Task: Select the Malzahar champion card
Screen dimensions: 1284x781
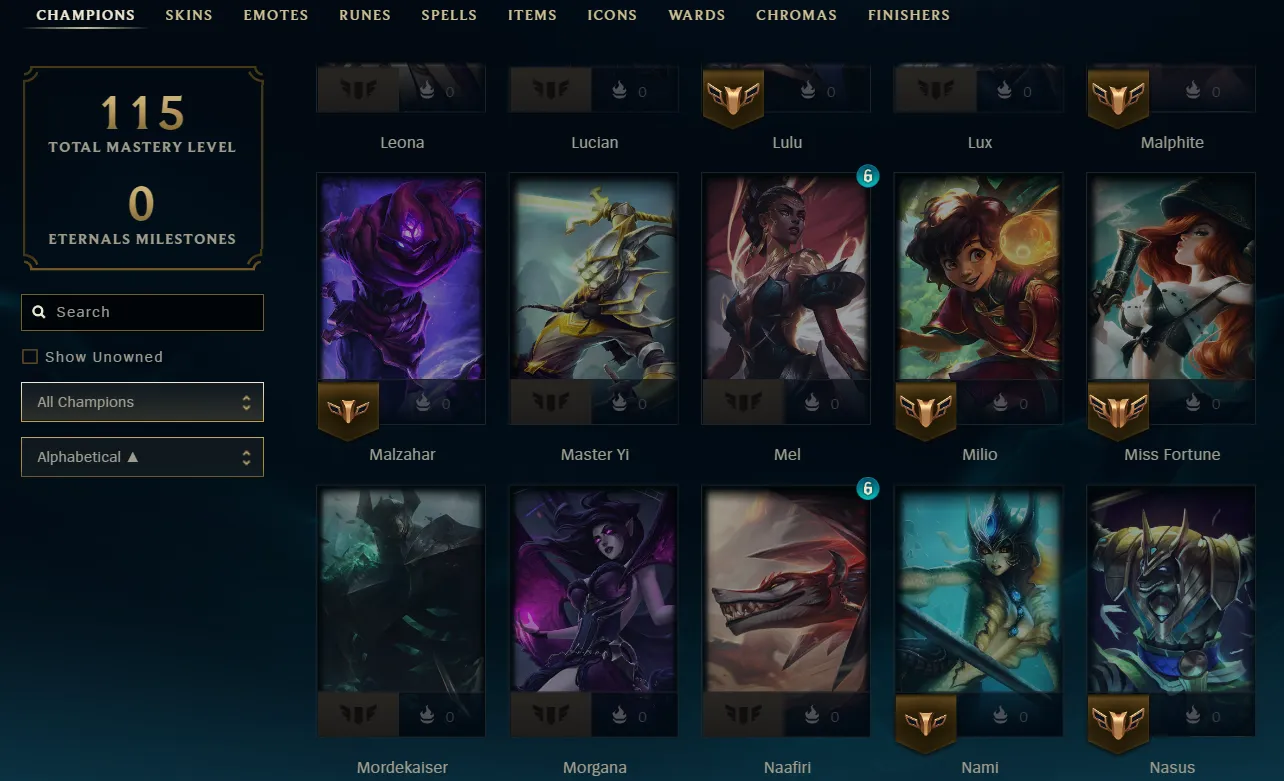Action: [402, 278]
